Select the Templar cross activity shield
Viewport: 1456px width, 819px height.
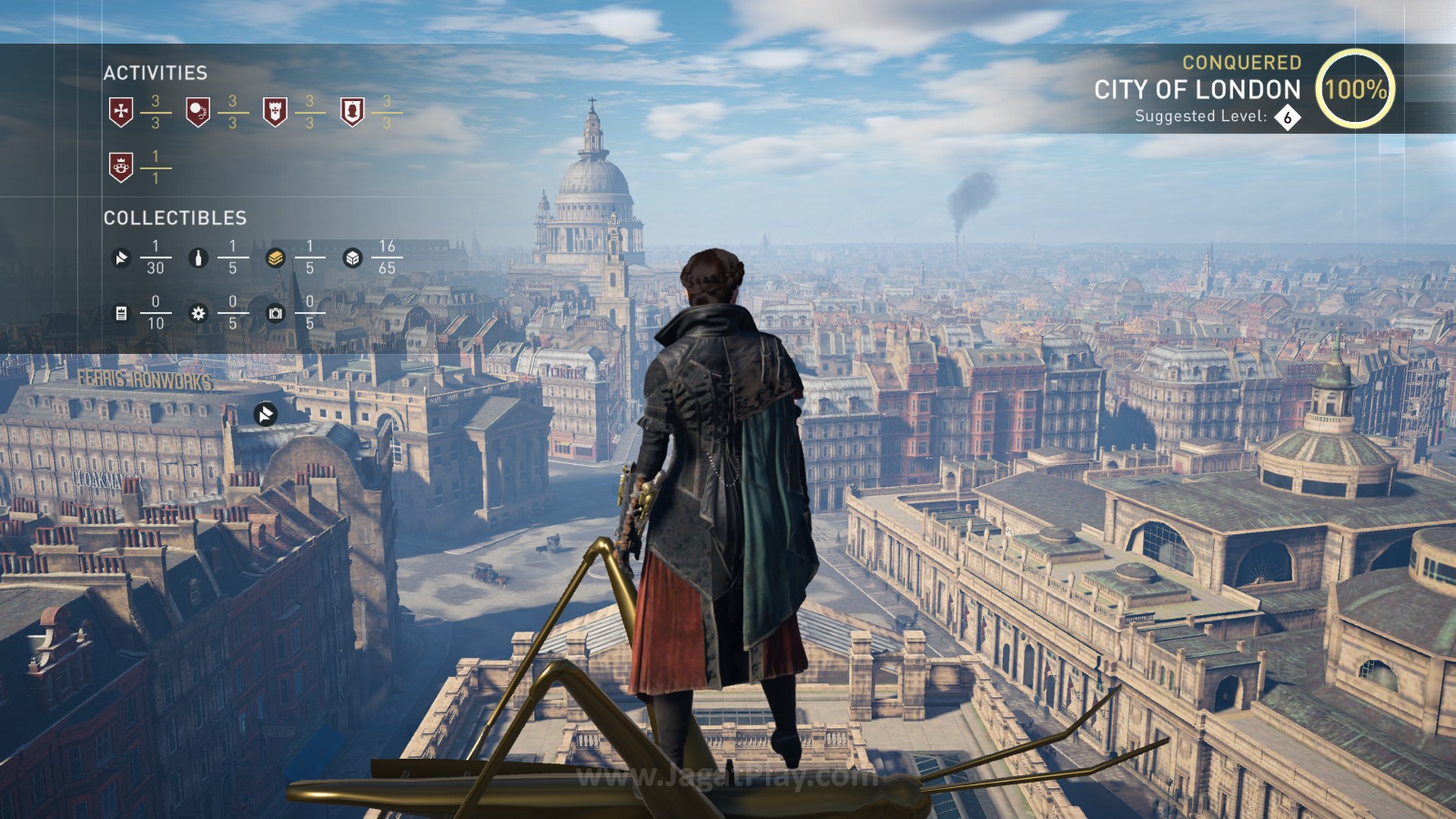[x=121, y=111]
